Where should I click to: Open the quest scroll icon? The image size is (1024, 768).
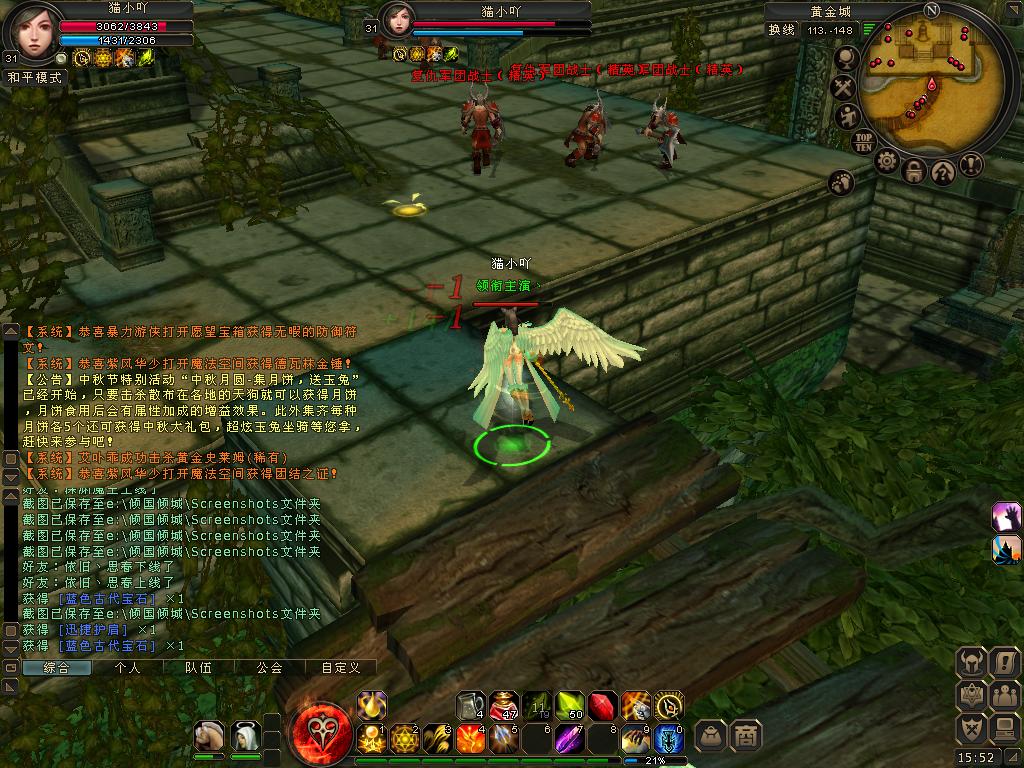click(x=1003, y=663)
